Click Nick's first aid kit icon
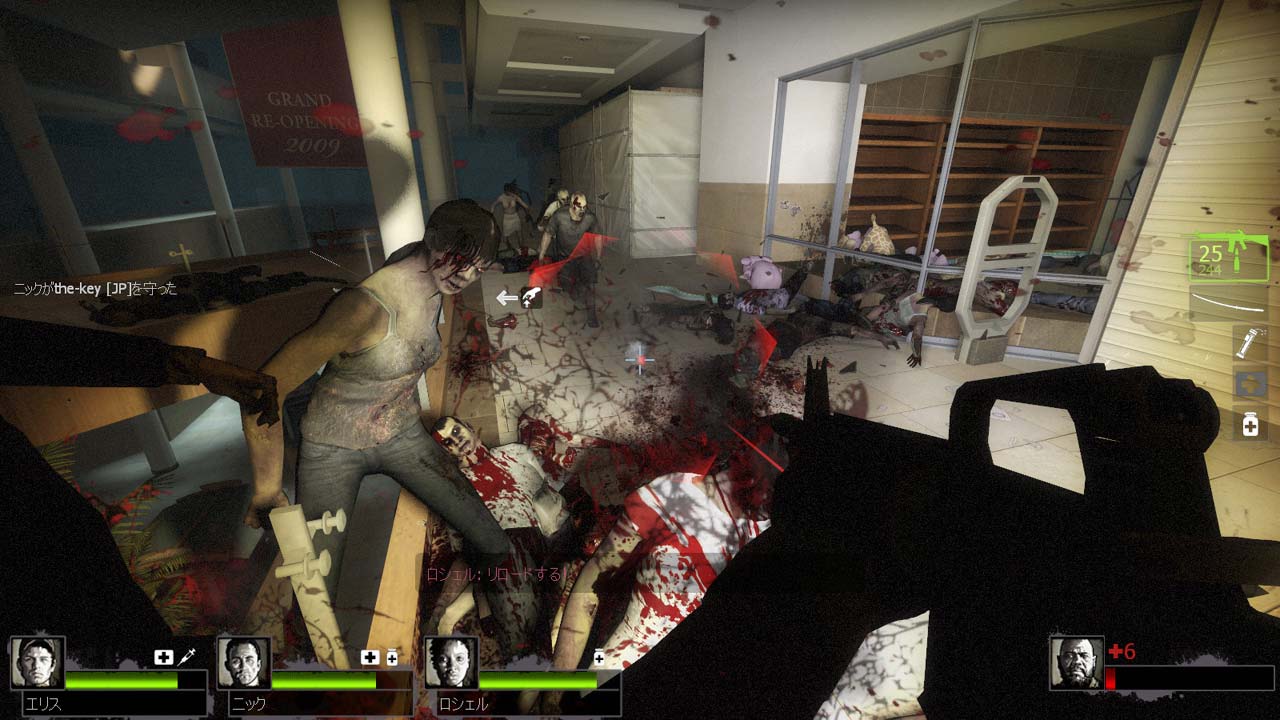Image resolution: width=1280 pixels, height=720 pixels. click(x=371, y=656)
